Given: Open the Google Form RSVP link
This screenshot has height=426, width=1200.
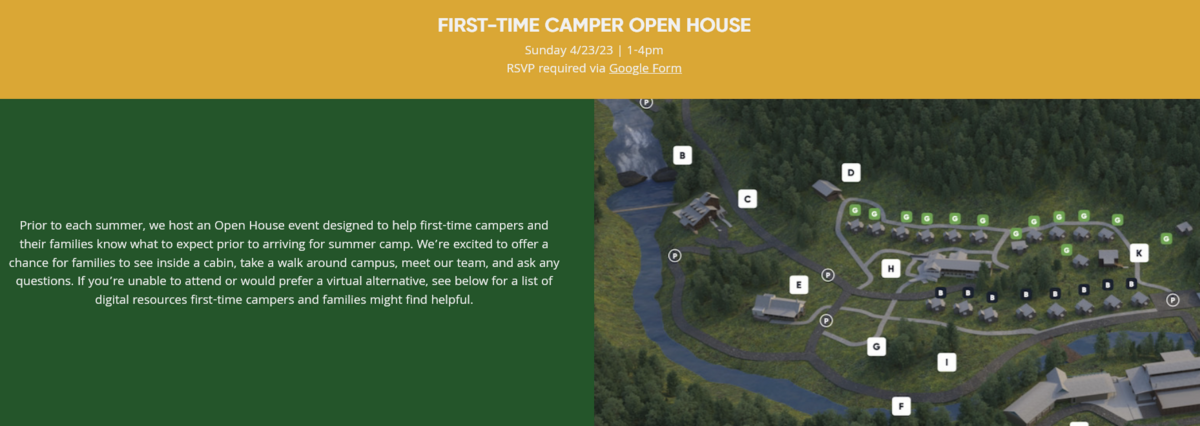Looking at the screenshot, I should tap(645, 68).
